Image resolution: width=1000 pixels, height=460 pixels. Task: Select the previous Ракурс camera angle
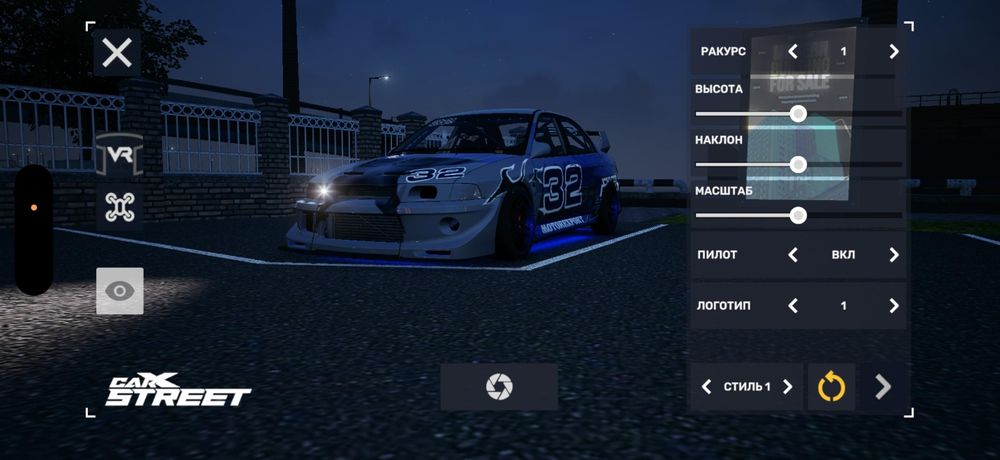[x=793, y=51]
